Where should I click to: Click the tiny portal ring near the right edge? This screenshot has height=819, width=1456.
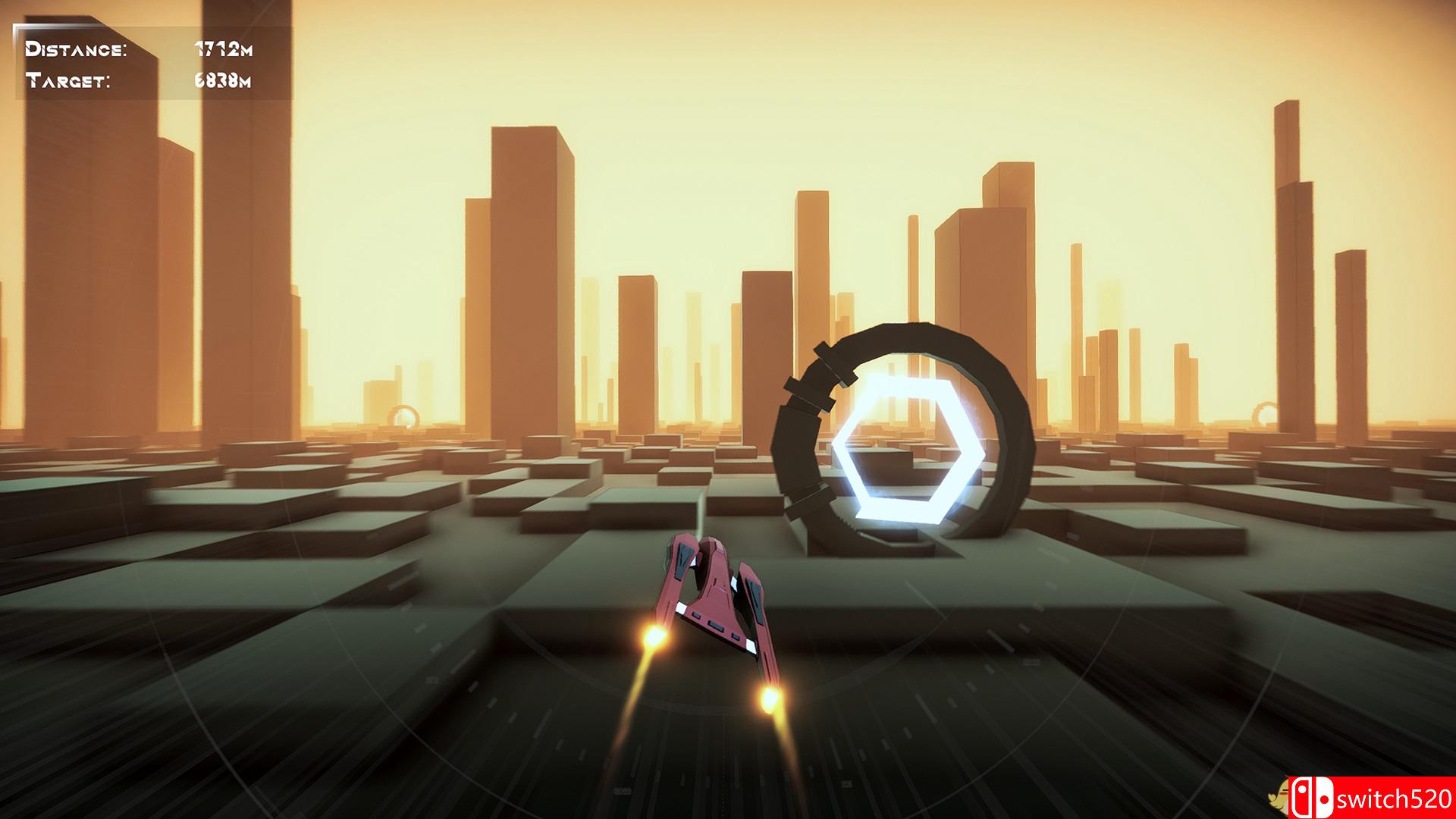1265,413
